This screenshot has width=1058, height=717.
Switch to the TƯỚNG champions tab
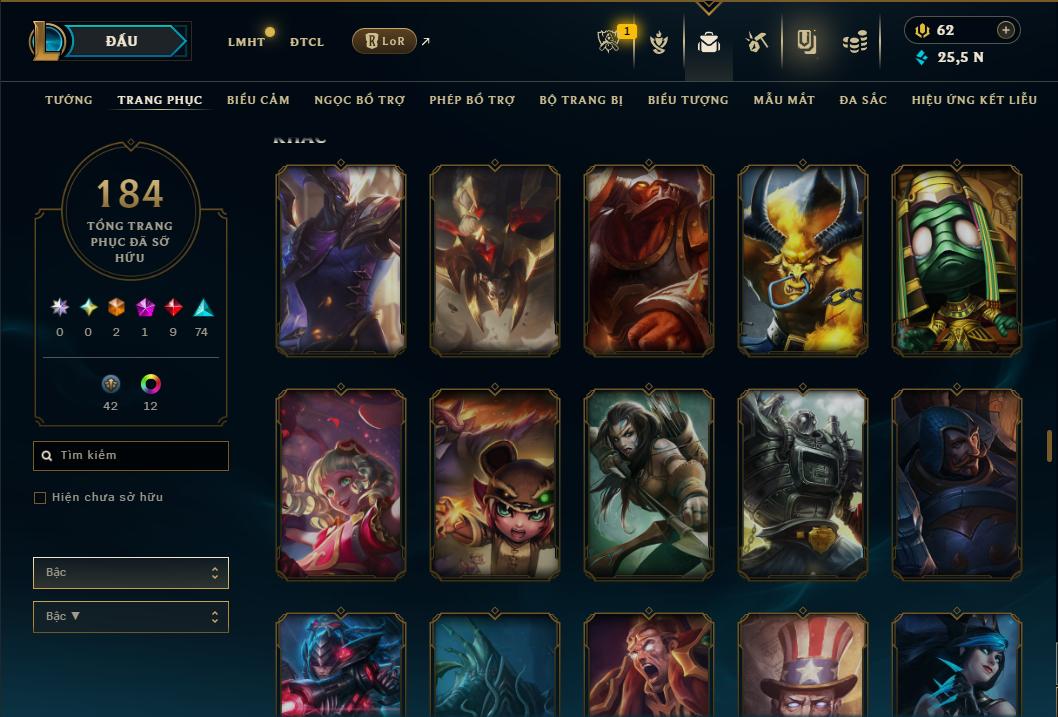tap(69, 100)
